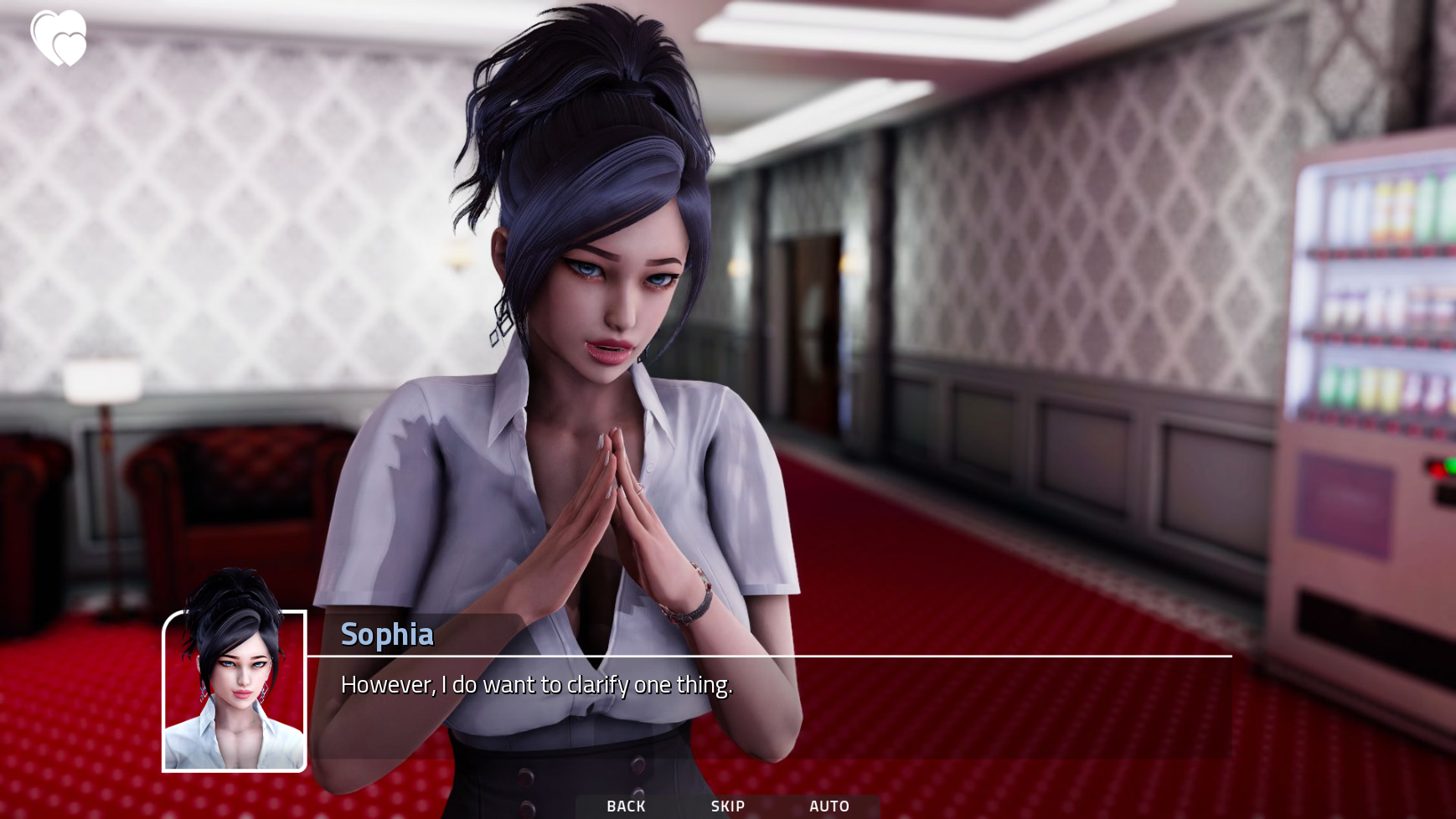Toggle AUTO dialogue advance
1456x819 pixels.
tap(829, 806)
